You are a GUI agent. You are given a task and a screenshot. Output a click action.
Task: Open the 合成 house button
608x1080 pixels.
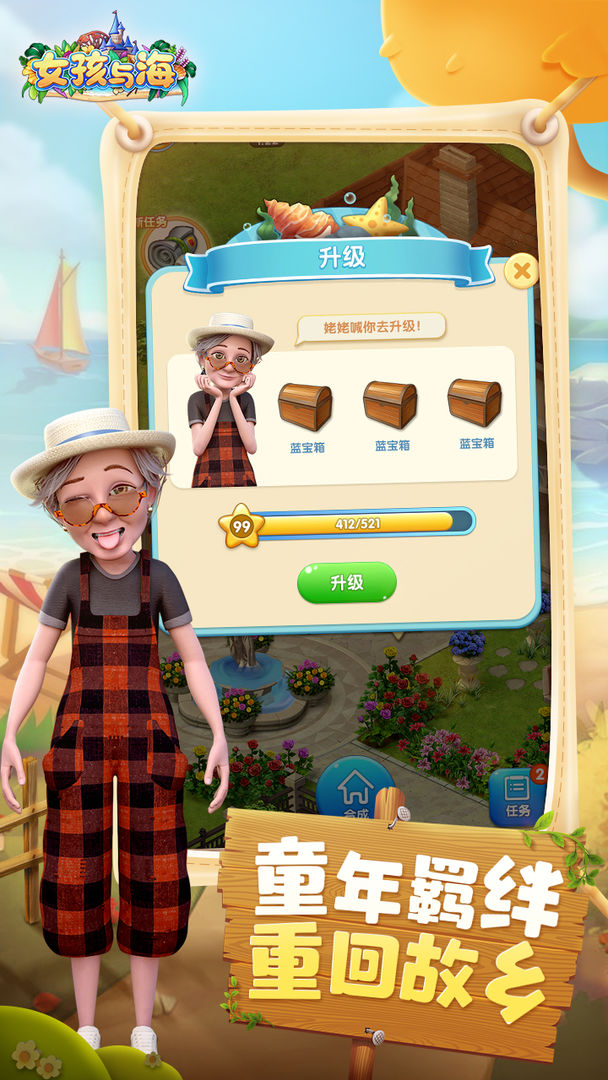pyautogui.click(x=354, y=790)
